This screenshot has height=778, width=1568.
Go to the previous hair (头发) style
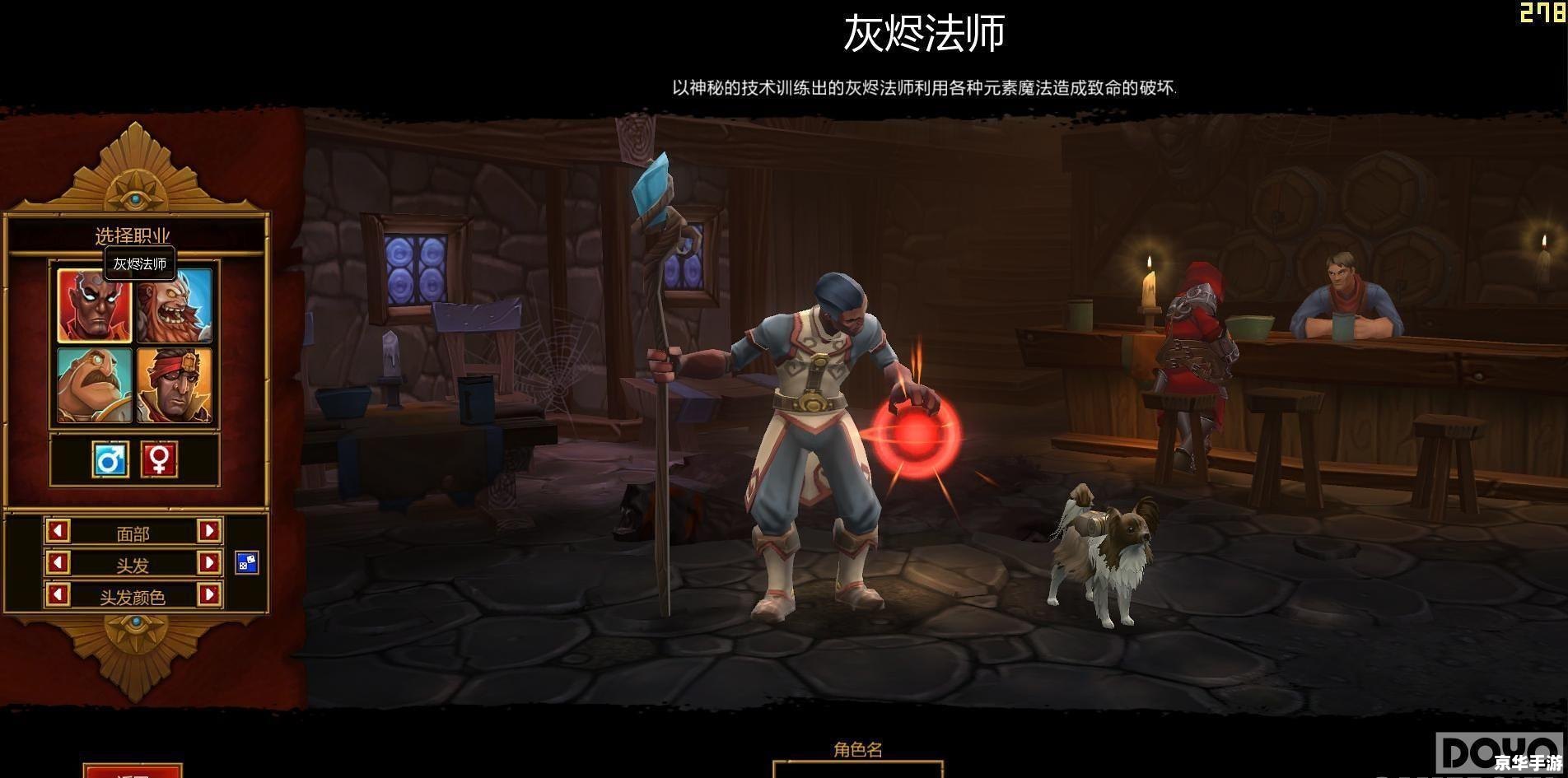pyautogui.click(x=58, y=563)
